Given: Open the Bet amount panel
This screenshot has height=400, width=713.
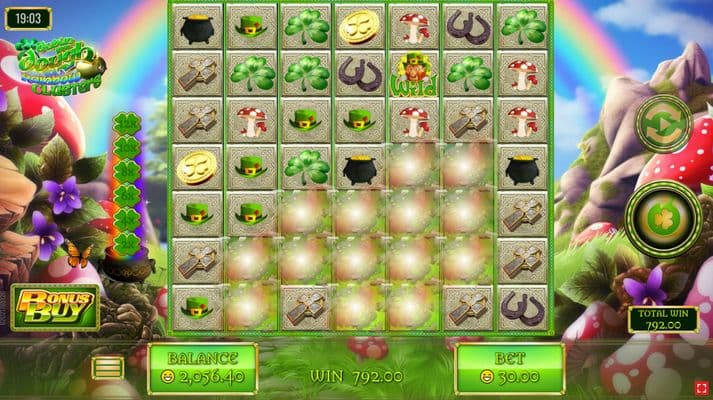Looking at the screenshot, I should (510, 368).
